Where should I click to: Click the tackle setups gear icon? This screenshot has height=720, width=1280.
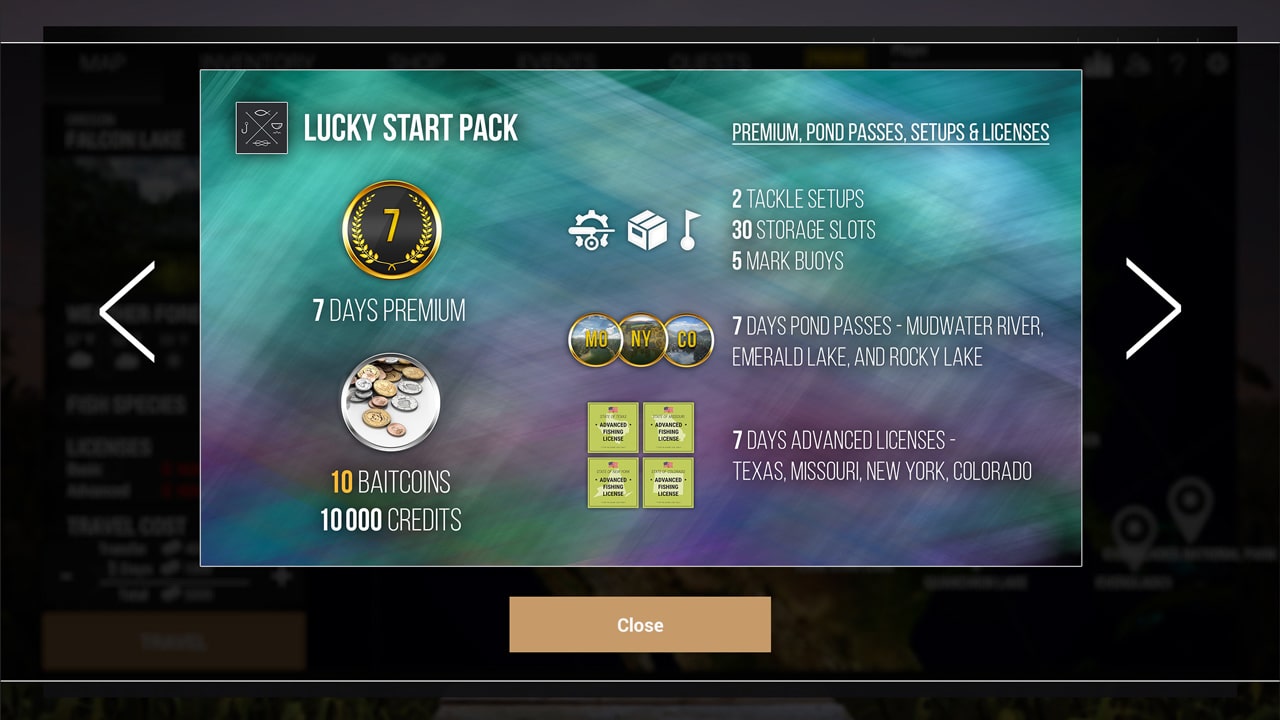(593, 228)
